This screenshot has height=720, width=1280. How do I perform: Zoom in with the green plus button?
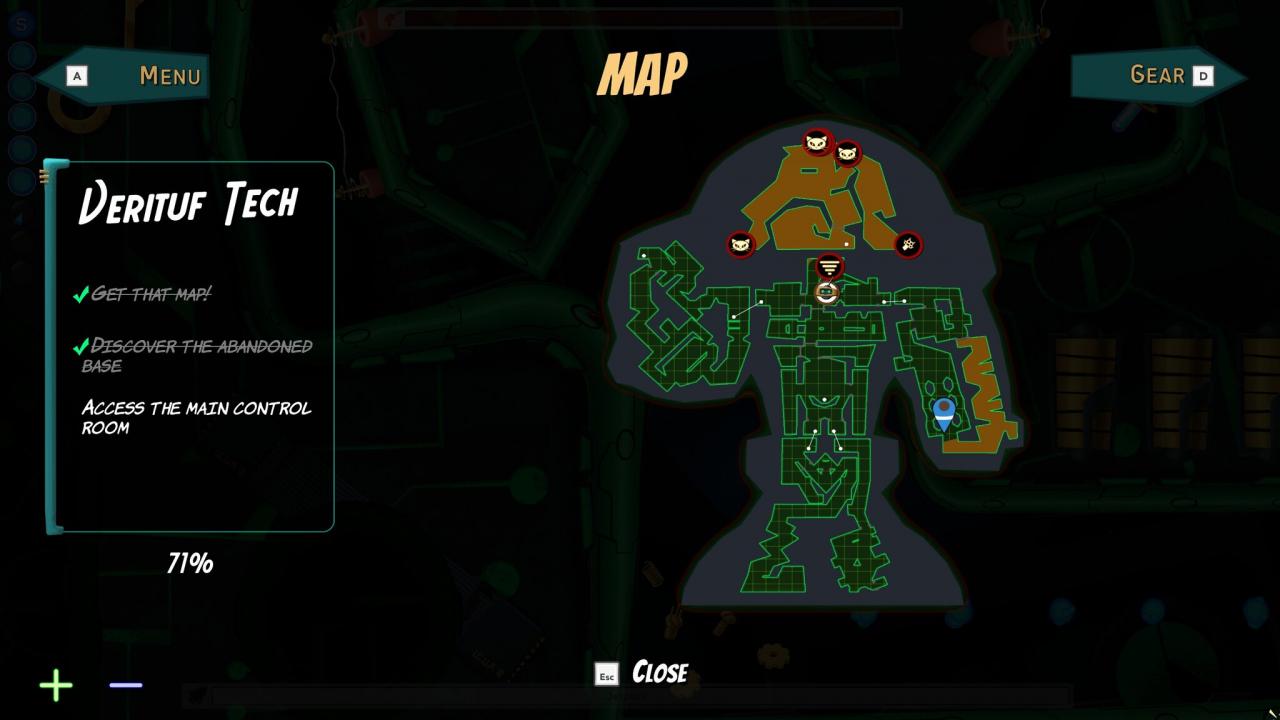56,685
